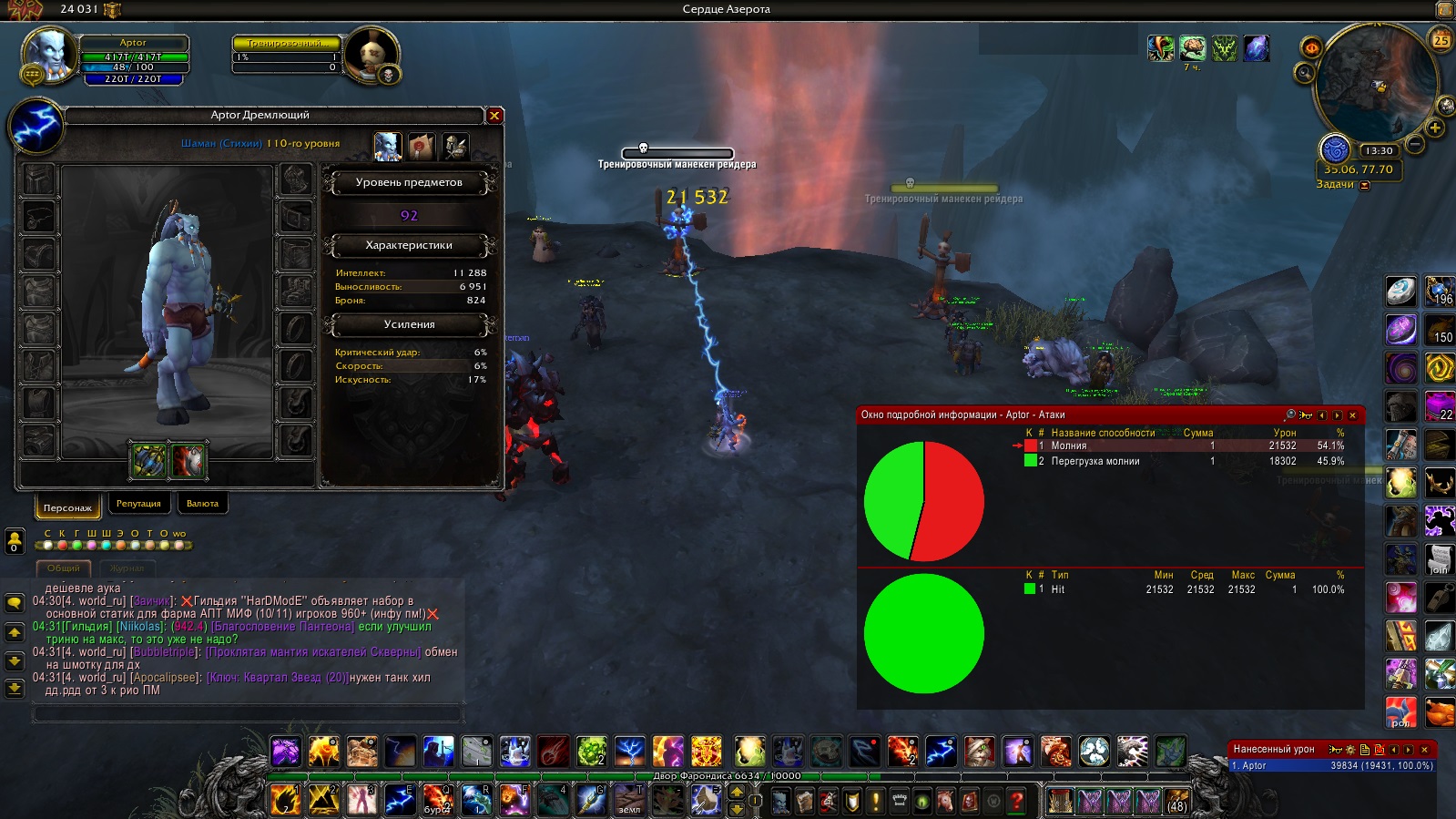Zoom out the minimap with minus button
The height and width of the screenshot is (819, 1456).
(x=1414, y=144)
